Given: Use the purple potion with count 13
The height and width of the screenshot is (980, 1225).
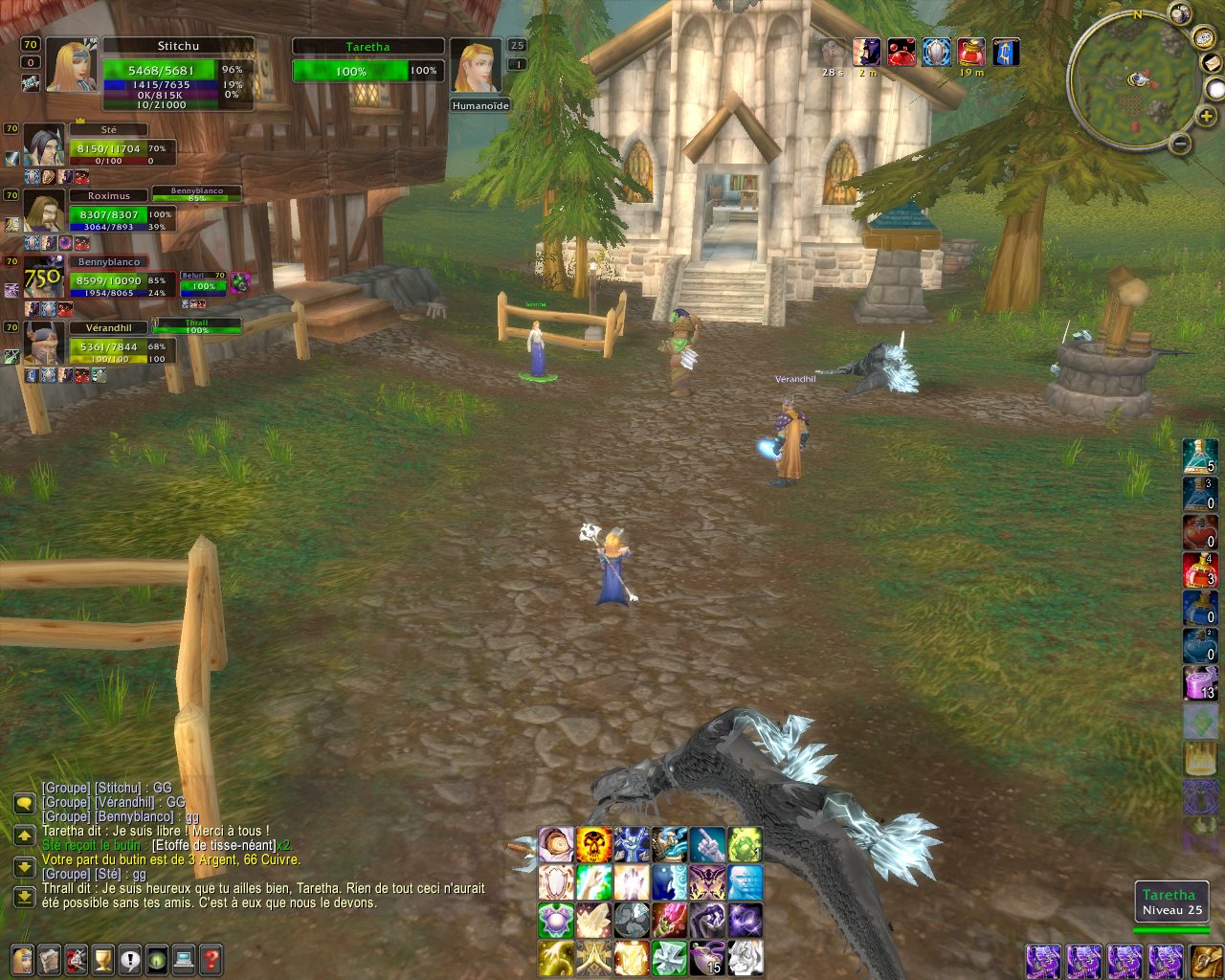Looking at the screenshot, I should click(x=1200, y=683).
